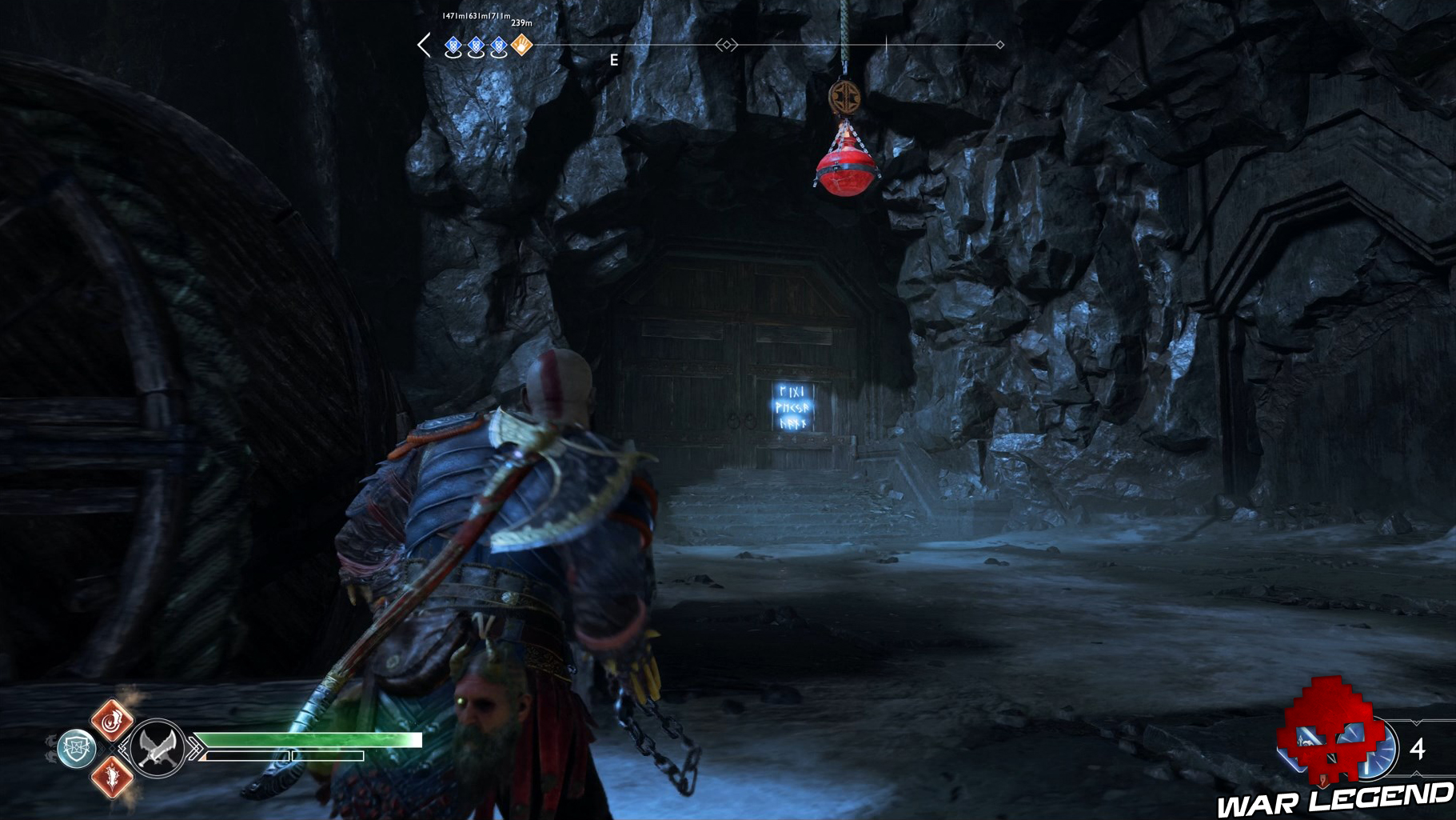Click the orange hand favor marker on compass
This screenshot has height=820, width=1456.
point(521,46)
